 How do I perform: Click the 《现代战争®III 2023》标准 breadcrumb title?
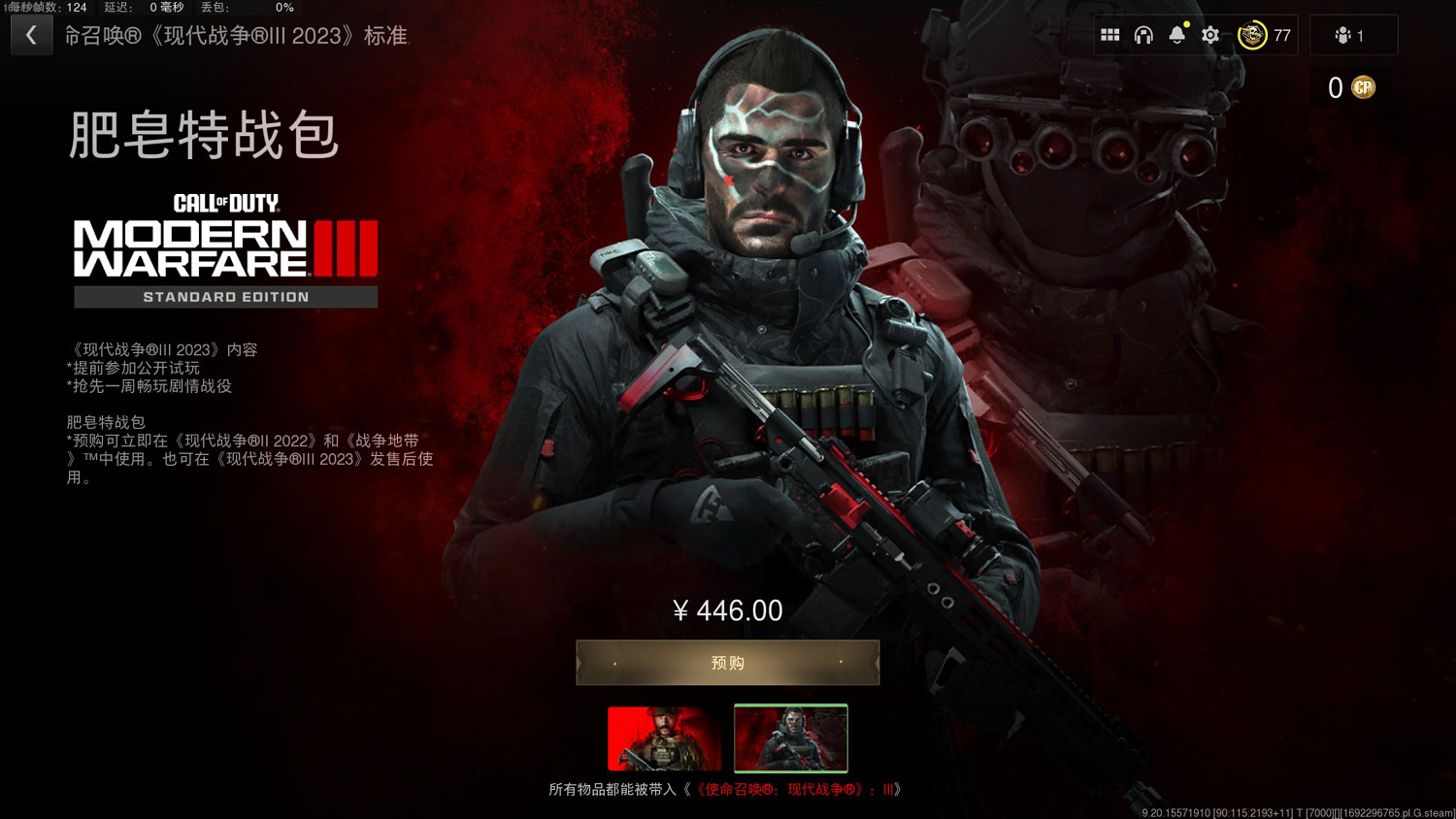pyautogui.click(x=238, y=35)
